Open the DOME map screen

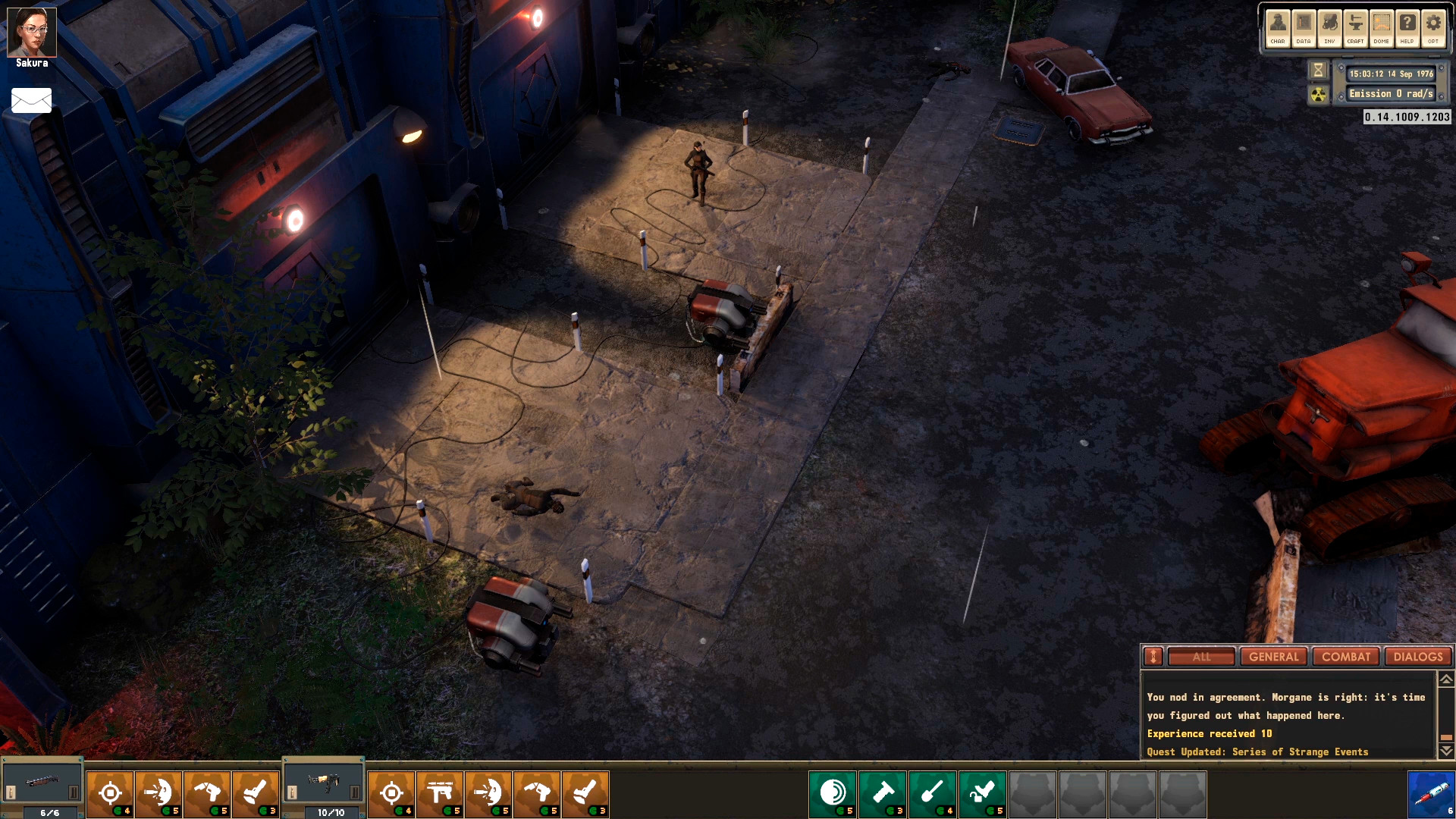click(1381, 28)
